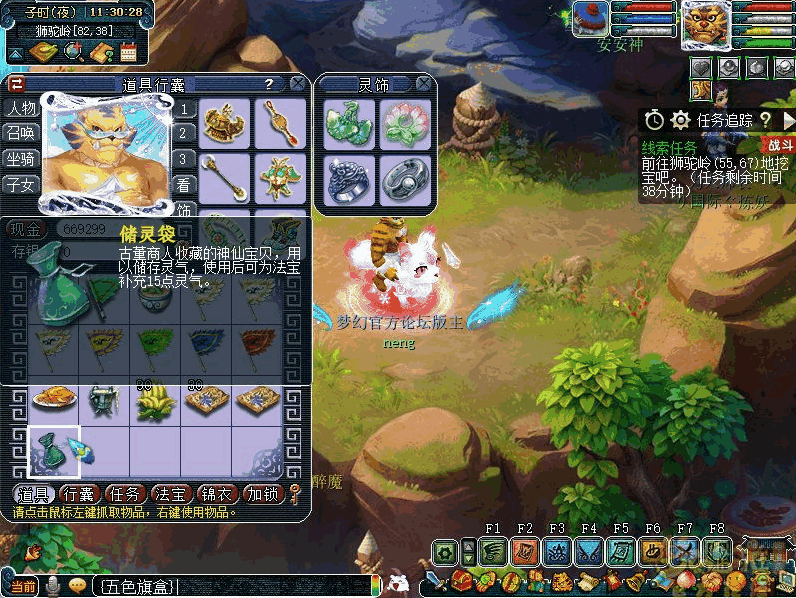This screenshot has width=796, height=598.
Task: Click the 加锁 lock button
Action: [264, 493]
